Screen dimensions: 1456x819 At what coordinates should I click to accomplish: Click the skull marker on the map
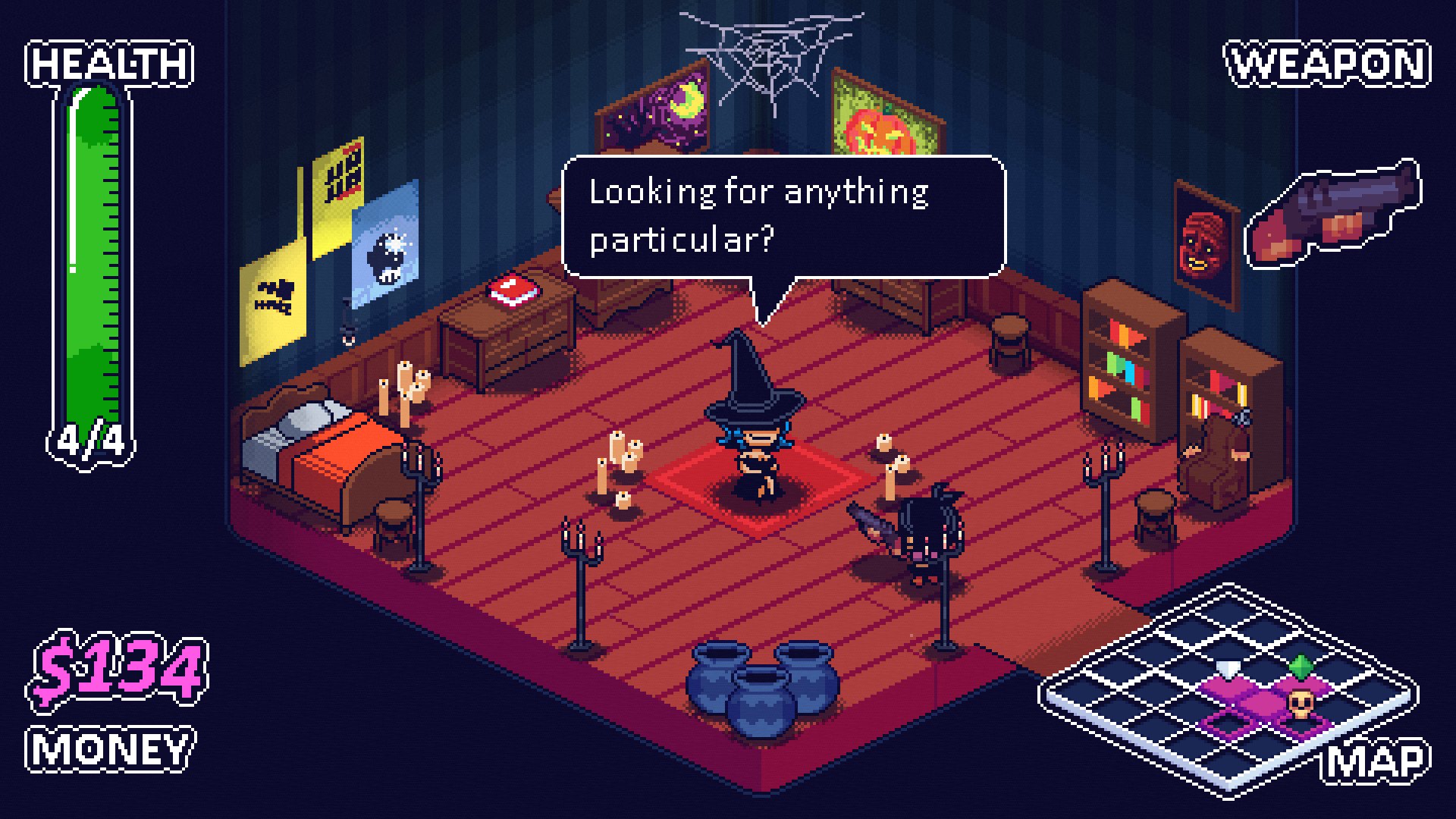pos(1300,704)
